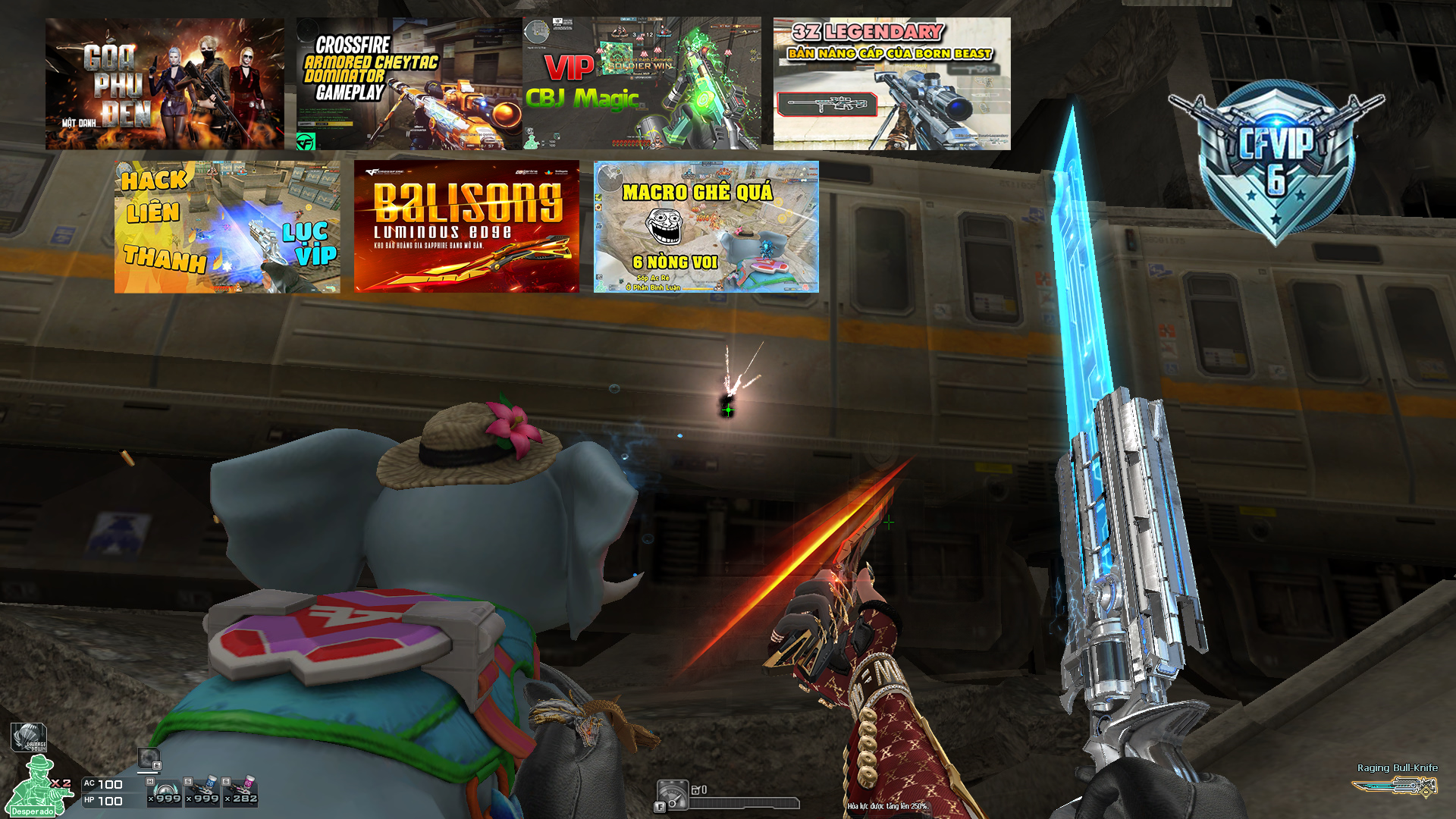Open the Hack Liên Thanh Lục VIP thumbnail

point(227,226)
